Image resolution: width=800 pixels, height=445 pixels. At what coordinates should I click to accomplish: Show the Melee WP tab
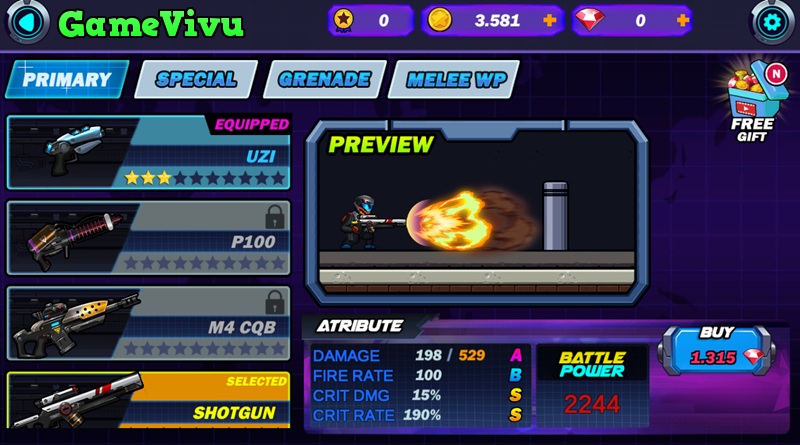coord(455,80)
